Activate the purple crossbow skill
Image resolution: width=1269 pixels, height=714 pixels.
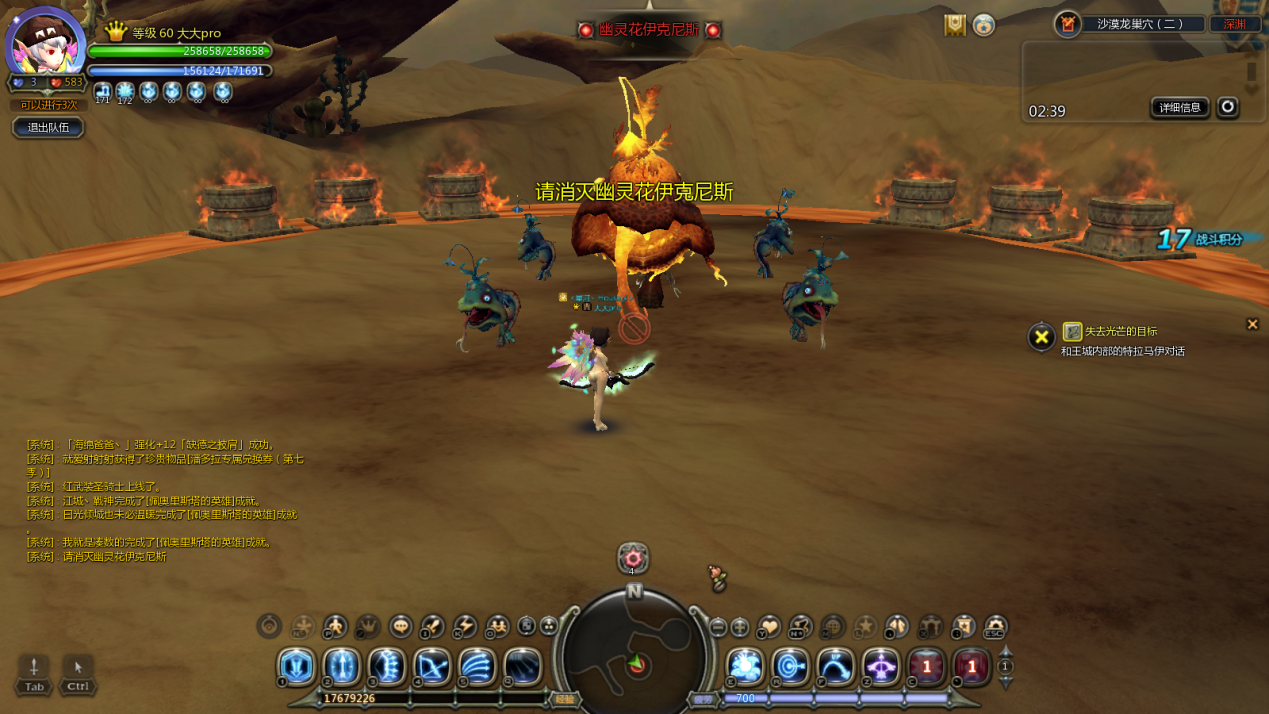pos(881,667)
